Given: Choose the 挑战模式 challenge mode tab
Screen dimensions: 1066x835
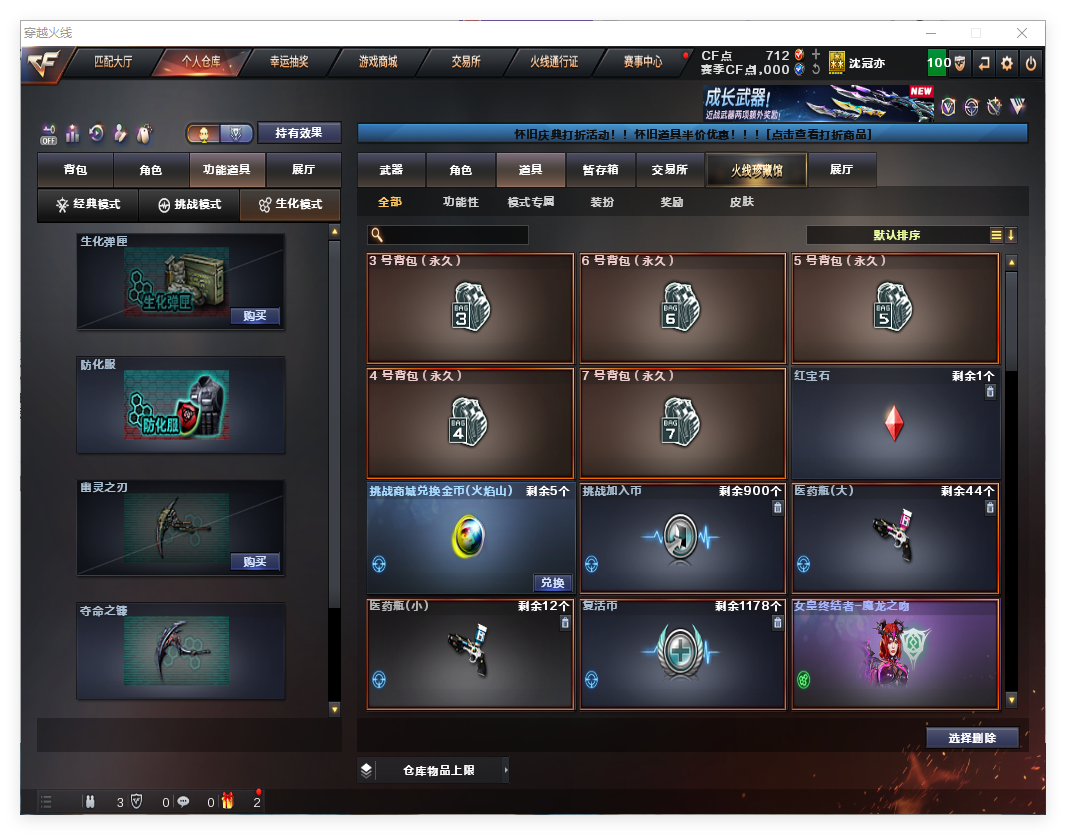Looking at the screenshot, I should pyautogui.click(x=190, y=204).
